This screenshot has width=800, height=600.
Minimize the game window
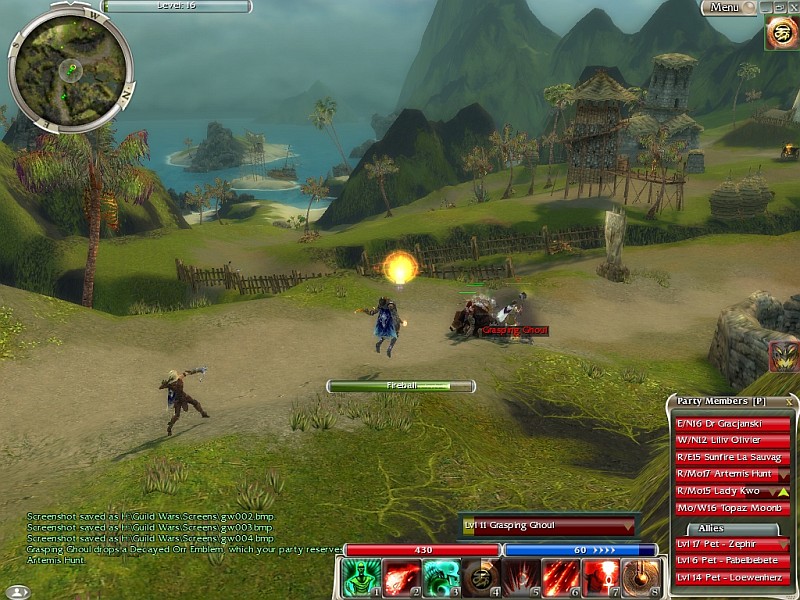coord(766,7)
